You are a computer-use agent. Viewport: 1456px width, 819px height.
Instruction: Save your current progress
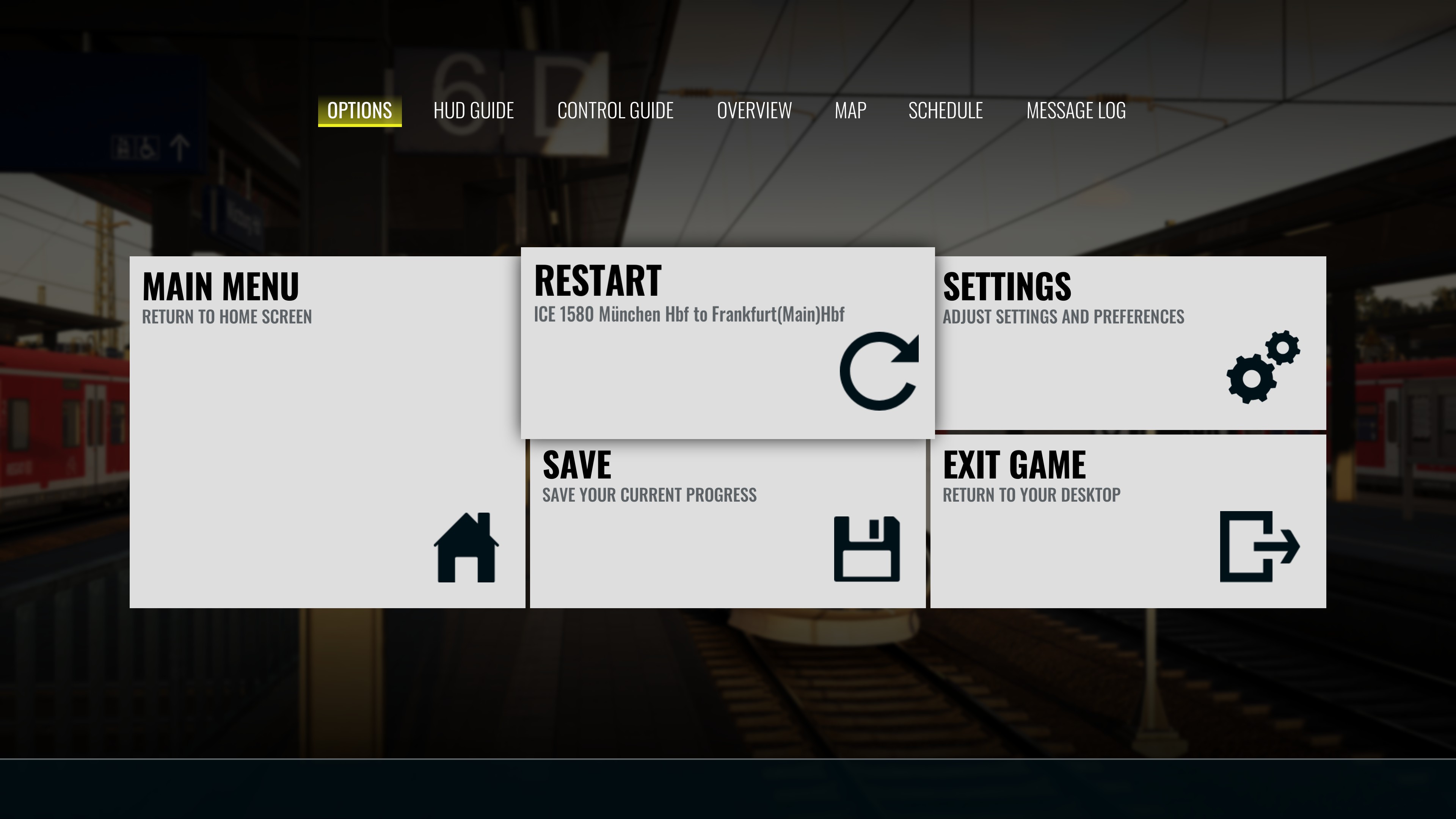(x=727, y=522)
